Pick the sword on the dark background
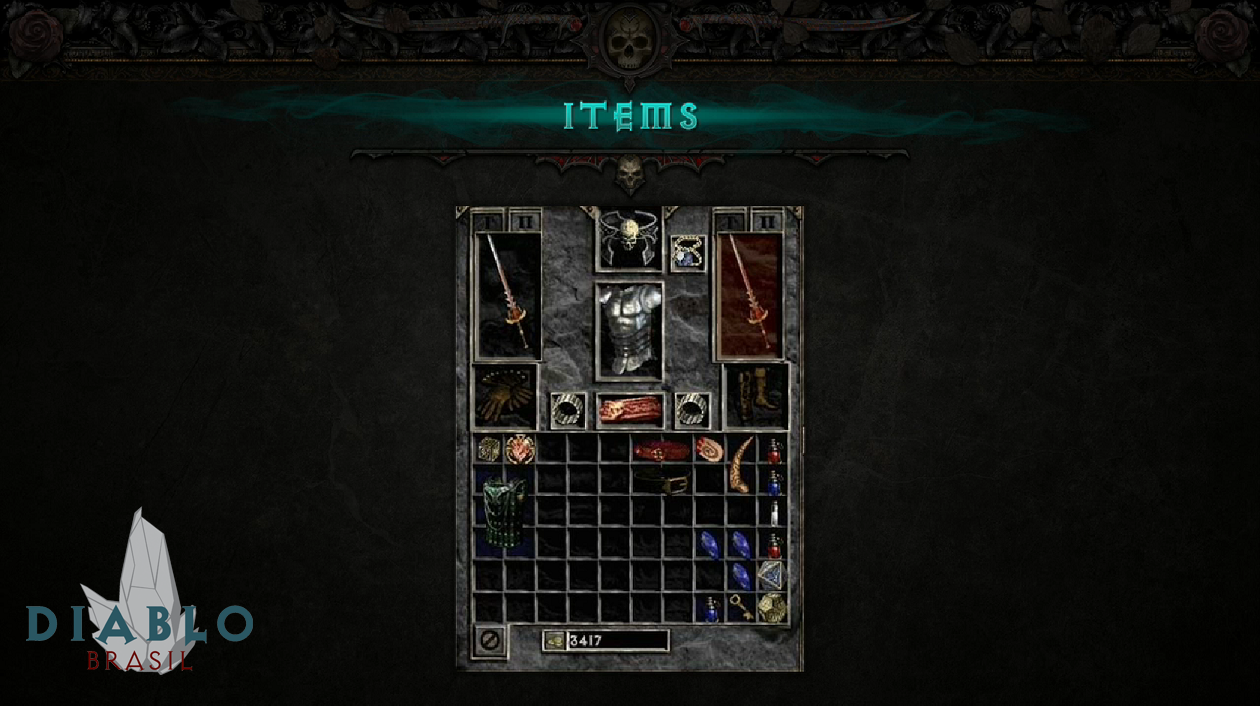The height and width of the screenshot is (706, 1260). [x=508, y=294]
